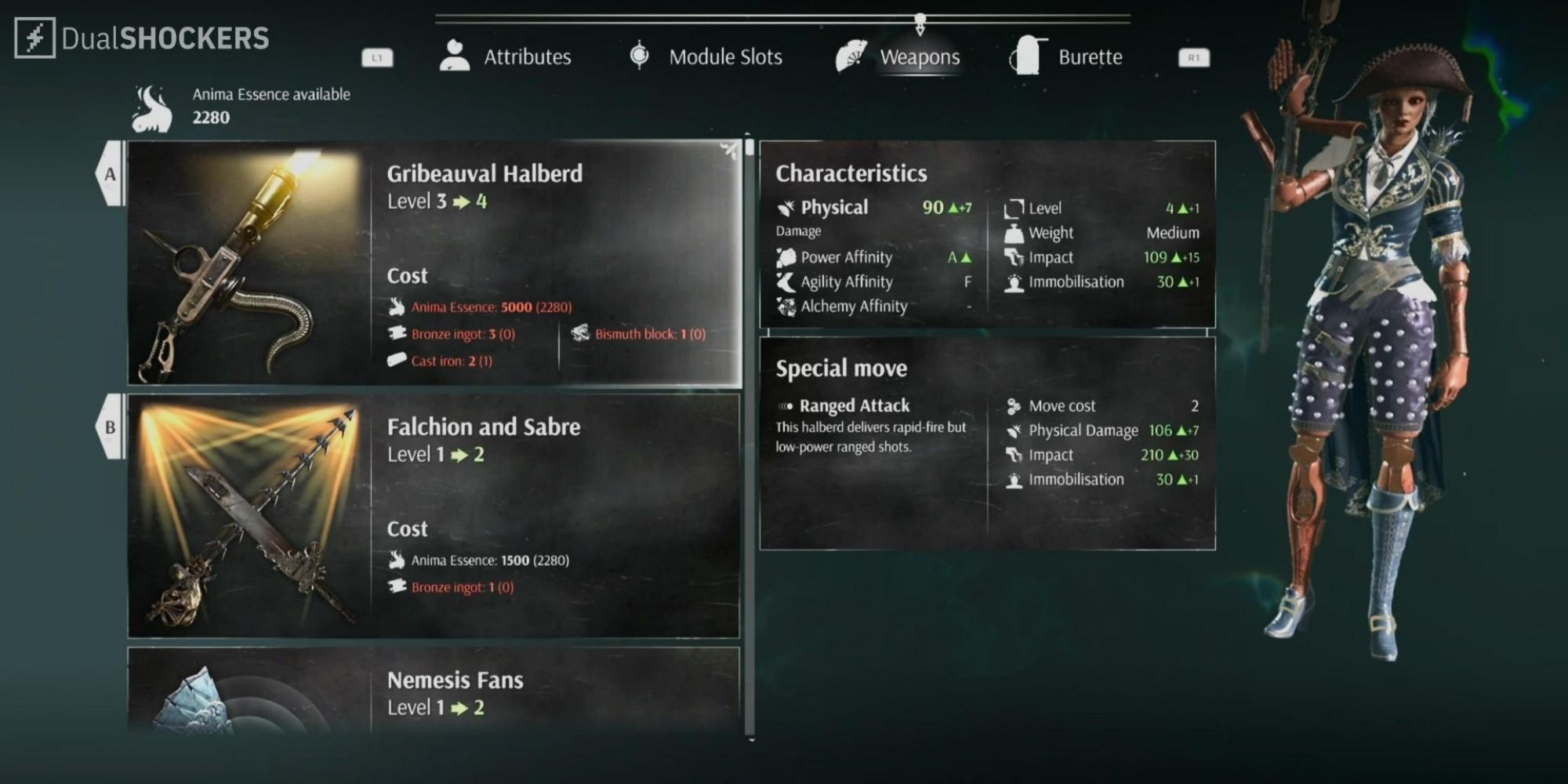
Task: Click the Move cost icon in Special move
Action: (x=1014, y=405)
